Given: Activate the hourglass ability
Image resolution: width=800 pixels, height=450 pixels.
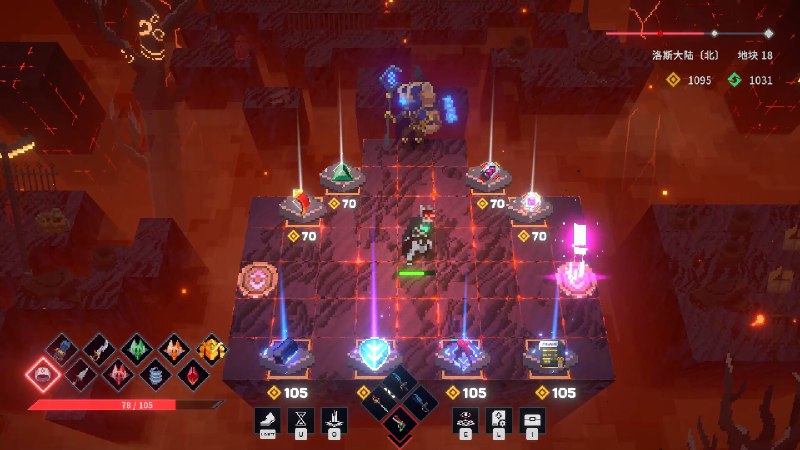Looking at the screenshot, I should 301,420.
